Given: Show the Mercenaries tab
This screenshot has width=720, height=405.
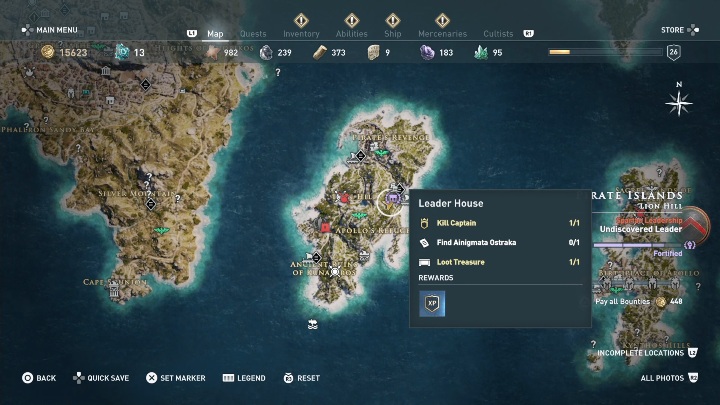Looking at the screenshot, I should click(440, 34).
